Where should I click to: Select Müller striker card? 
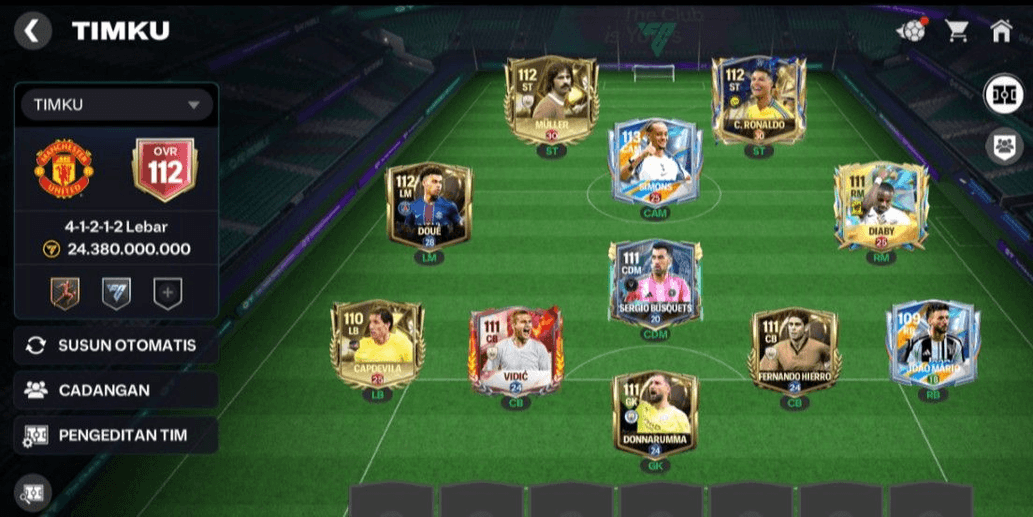coord(551,102)
